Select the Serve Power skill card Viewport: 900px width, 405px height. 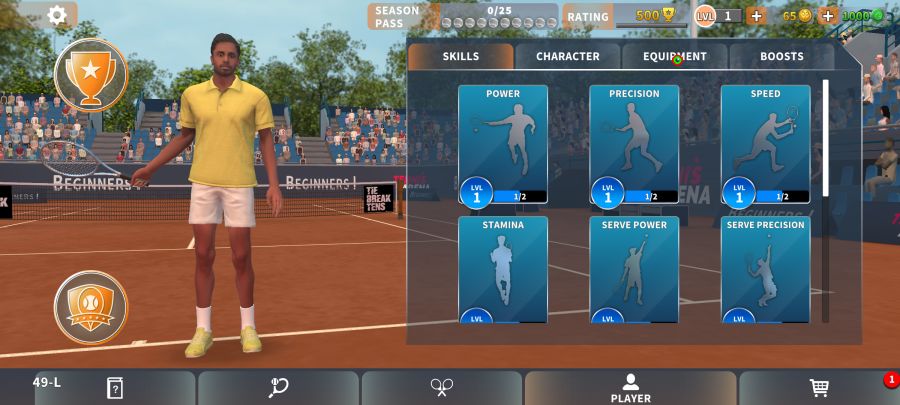634,270
